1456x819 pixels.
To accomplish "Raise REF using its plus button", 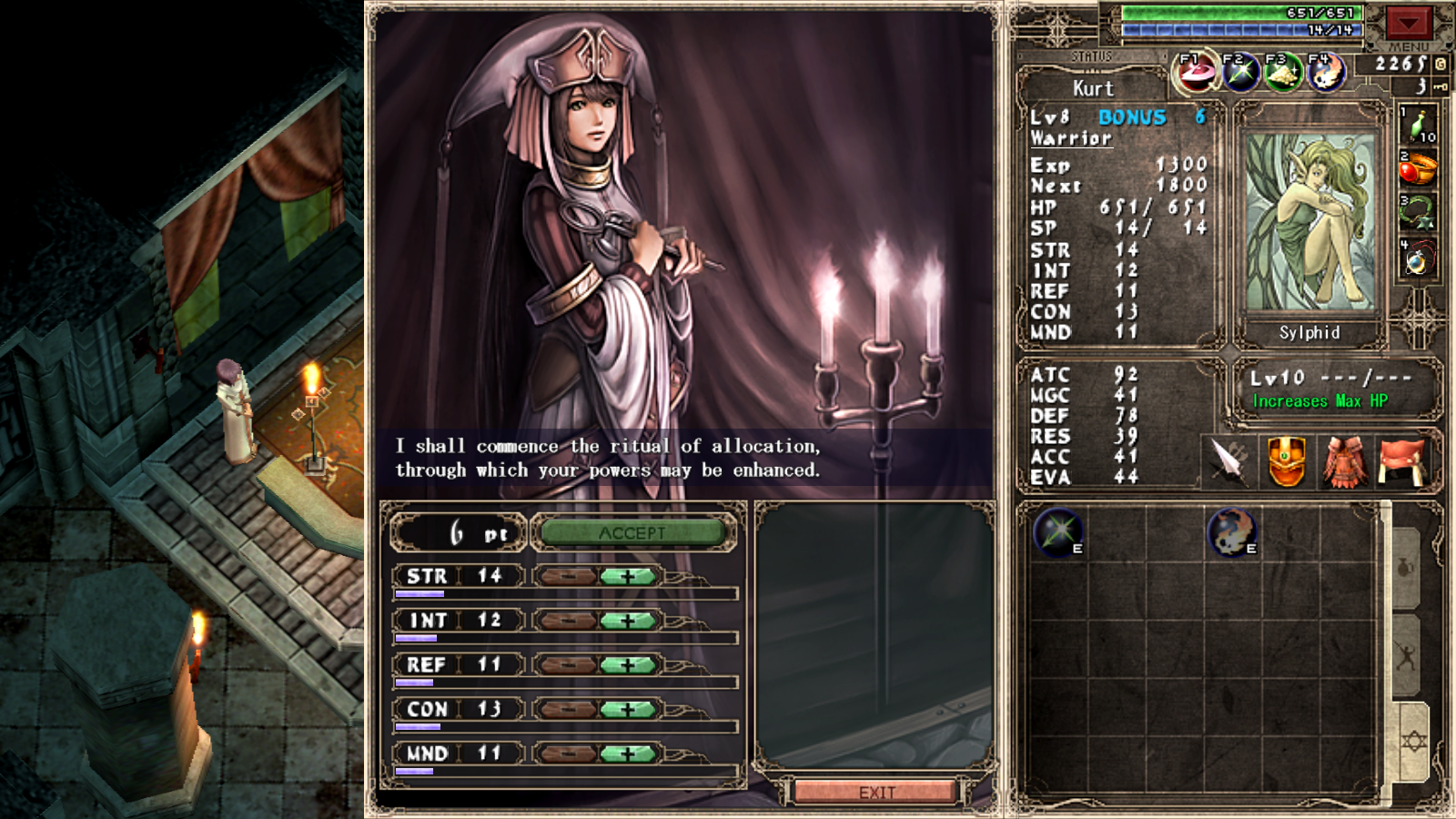I will 627,665.
